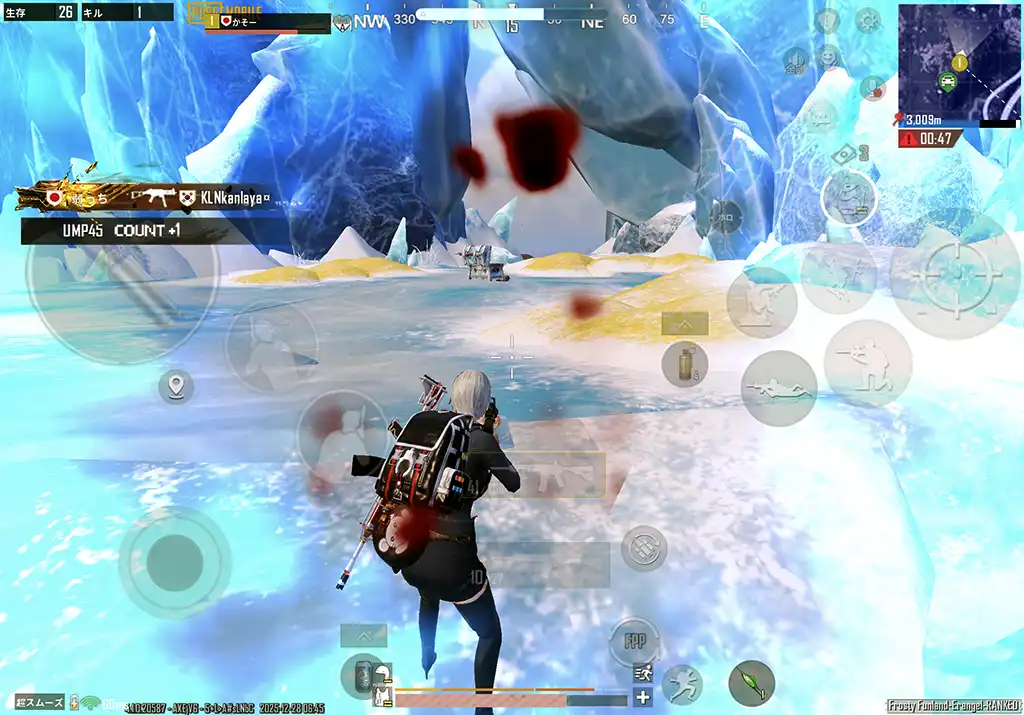Screen dimensions: 1024x715
Task: Open quick chat speech bubble
Action: pyautogui.click(x=818, y=118)
